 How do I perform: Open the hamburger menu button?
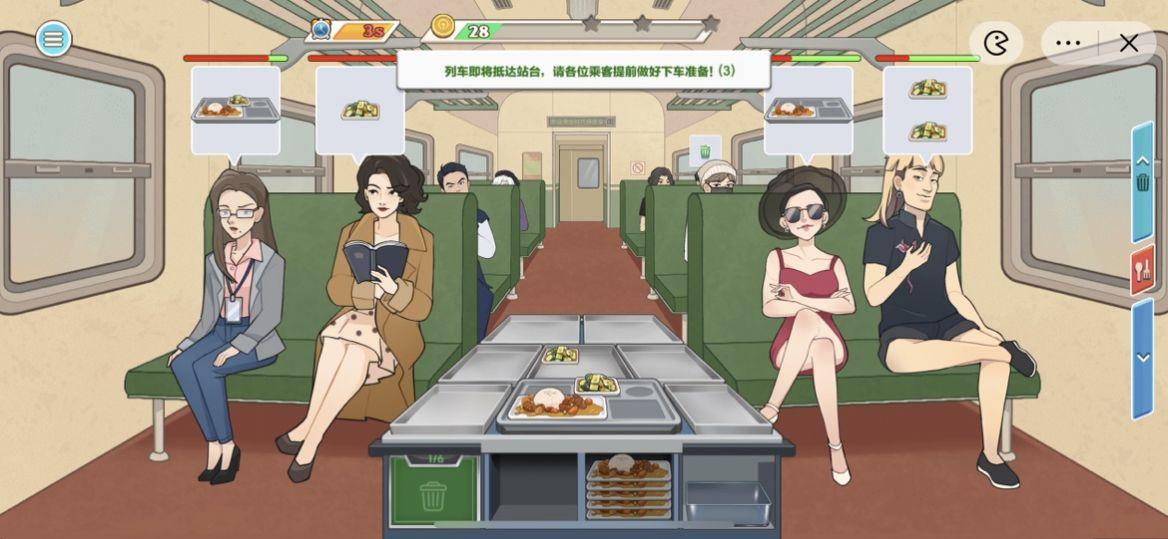coord(53,39)
